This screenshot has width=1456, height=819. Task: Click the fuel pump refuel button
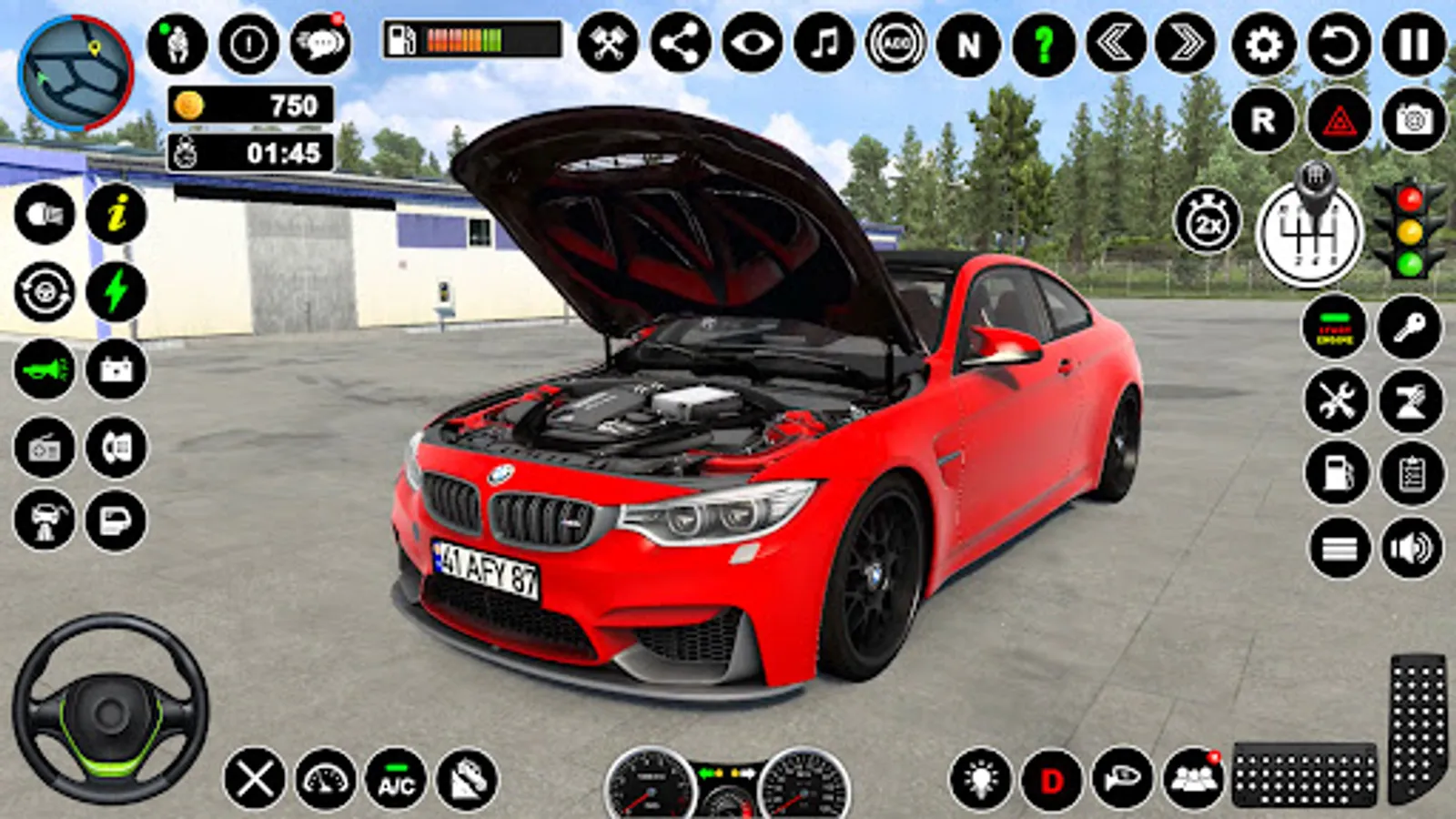(x=1337, y=473)
